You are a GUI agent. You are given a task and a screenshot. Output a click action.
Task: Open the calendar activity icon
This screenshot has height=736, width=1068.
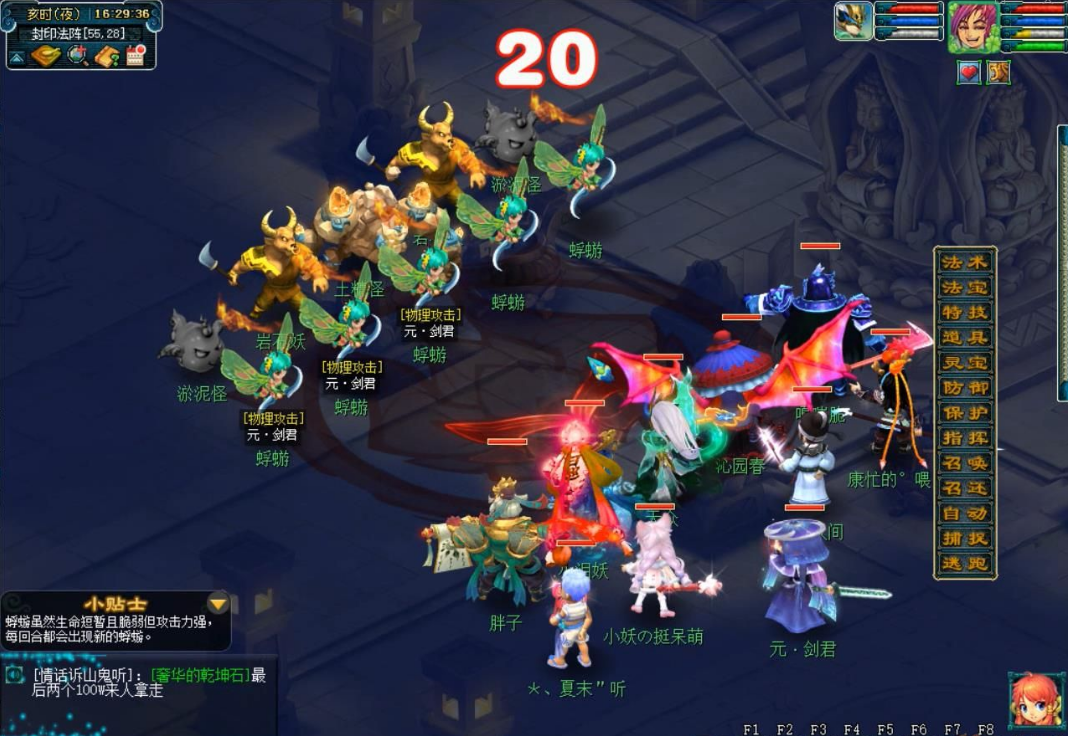click(x=135, y=56)
